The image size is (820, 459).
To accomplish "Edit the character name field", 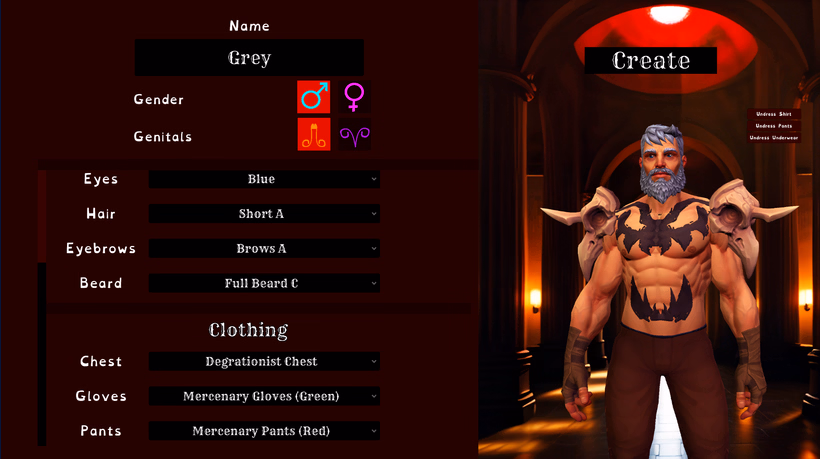I will (x=249, y=58).
